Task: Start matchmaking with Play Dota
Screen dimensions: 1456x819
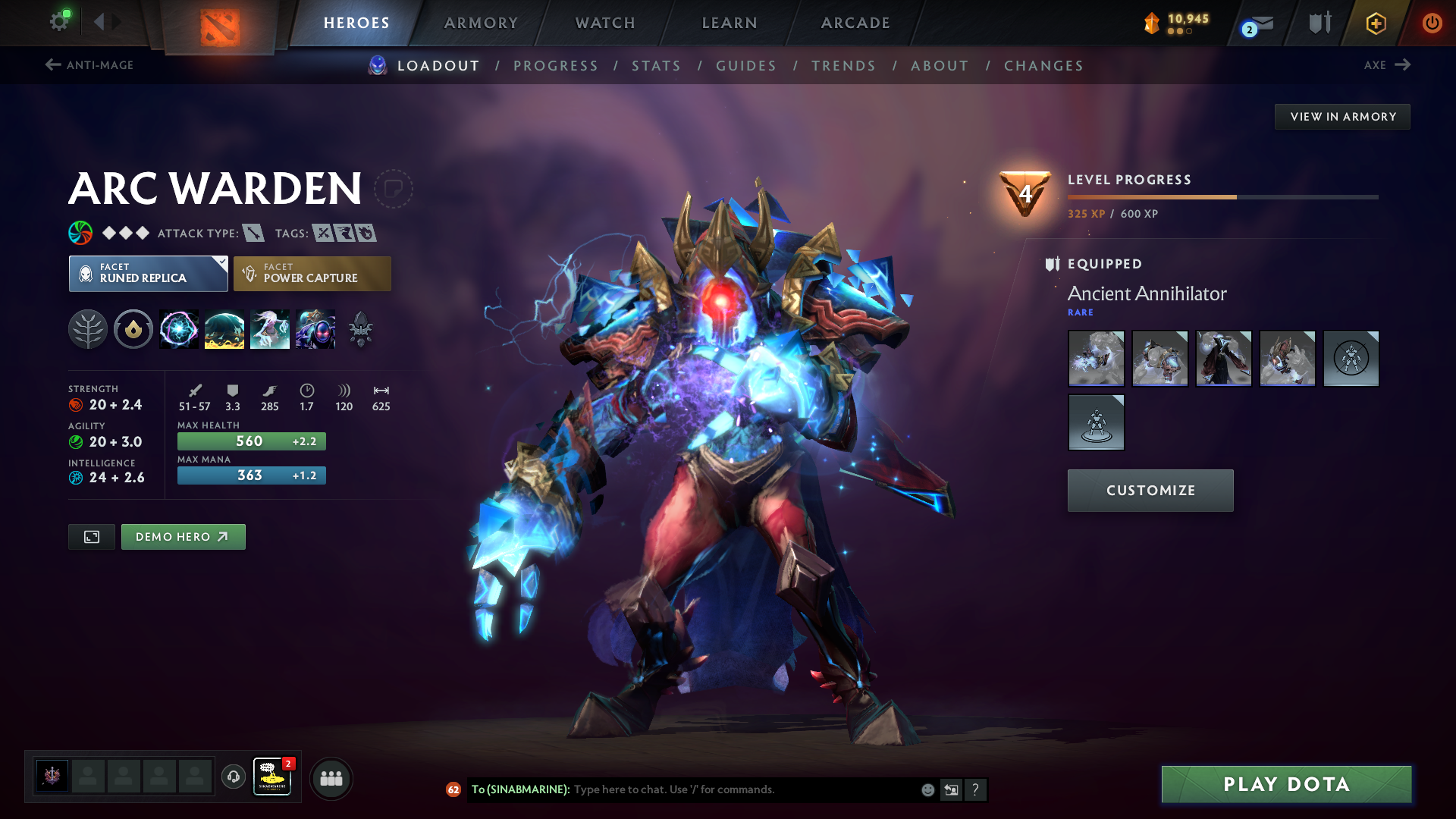Action: [1286, 784]
